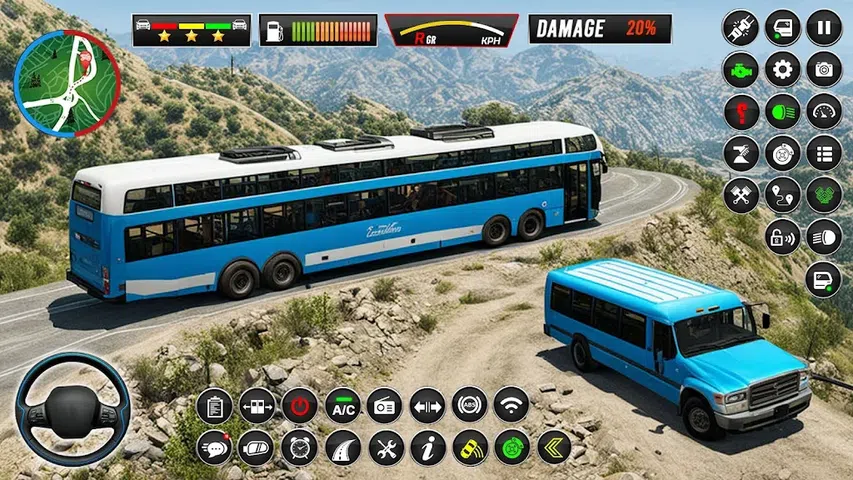This screenshot has height=480, width=853.
Task: Toggle the ABS brake button
Action: pos(469,405)
